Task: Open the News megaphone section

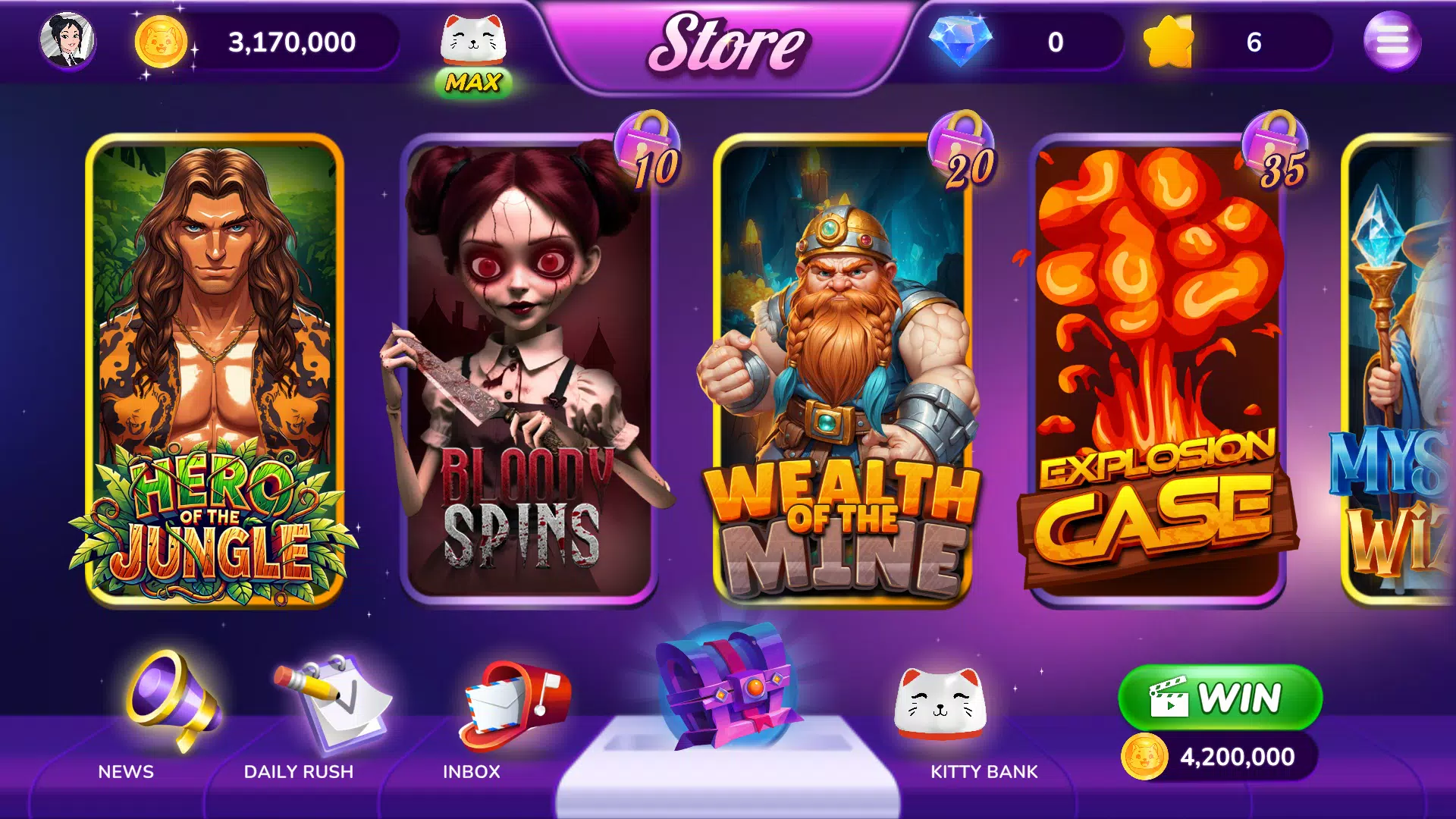Action: (x=168, y=720)
